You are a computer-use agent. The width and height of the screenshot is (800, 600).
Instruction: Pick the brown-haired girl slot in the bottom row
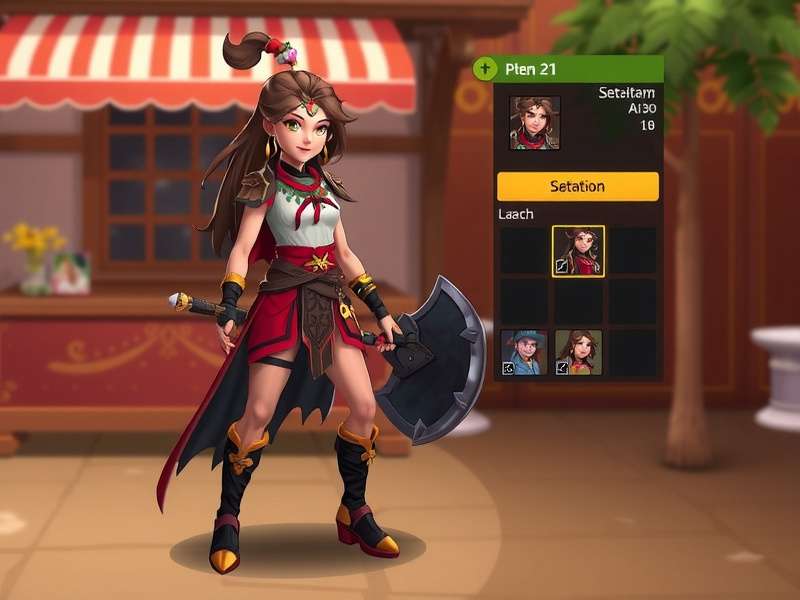click(578, 353)
